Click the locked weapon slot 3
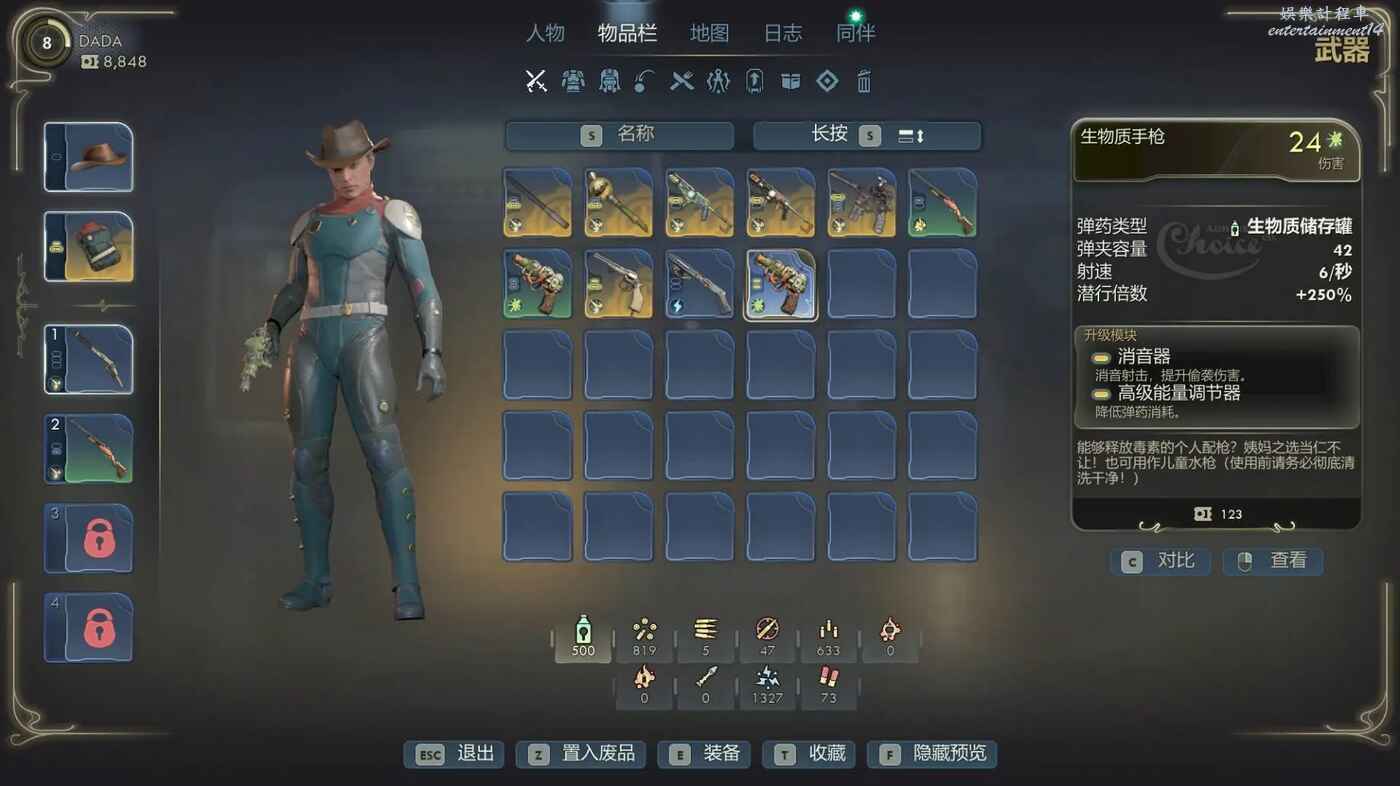Image resolution: width=1400 pixels, height=786 pixels. pyautogui.click(x=89, y=539)
